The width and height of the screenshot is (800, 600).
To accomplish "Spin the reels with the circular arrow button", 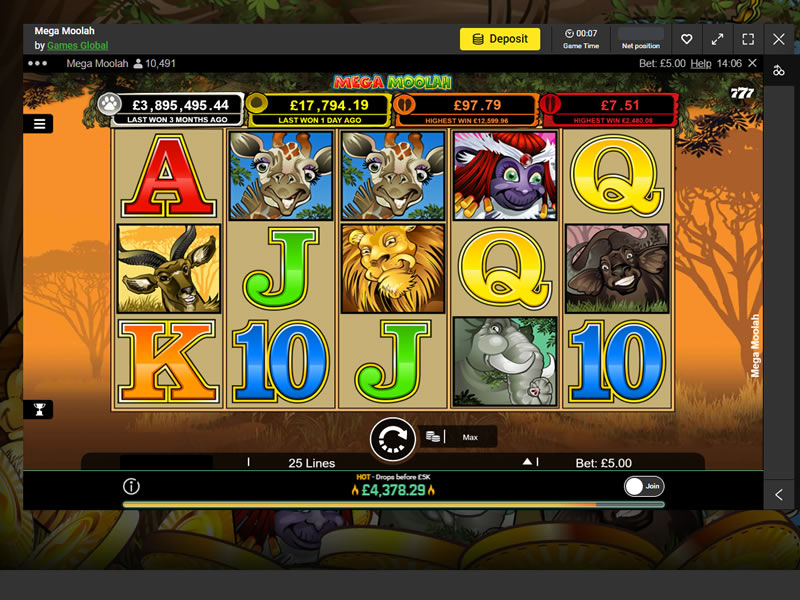I will point(392,437).
